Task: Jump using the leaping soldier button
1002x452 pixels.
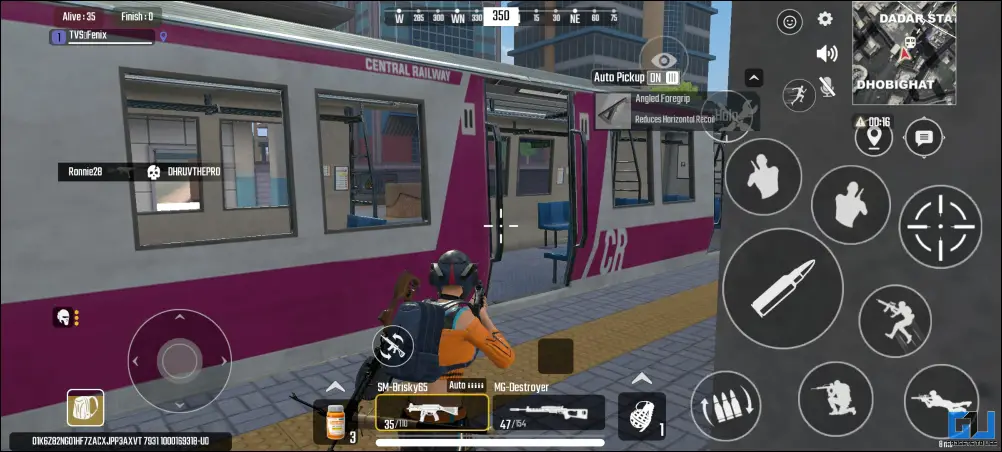Action: click(895, 320)
